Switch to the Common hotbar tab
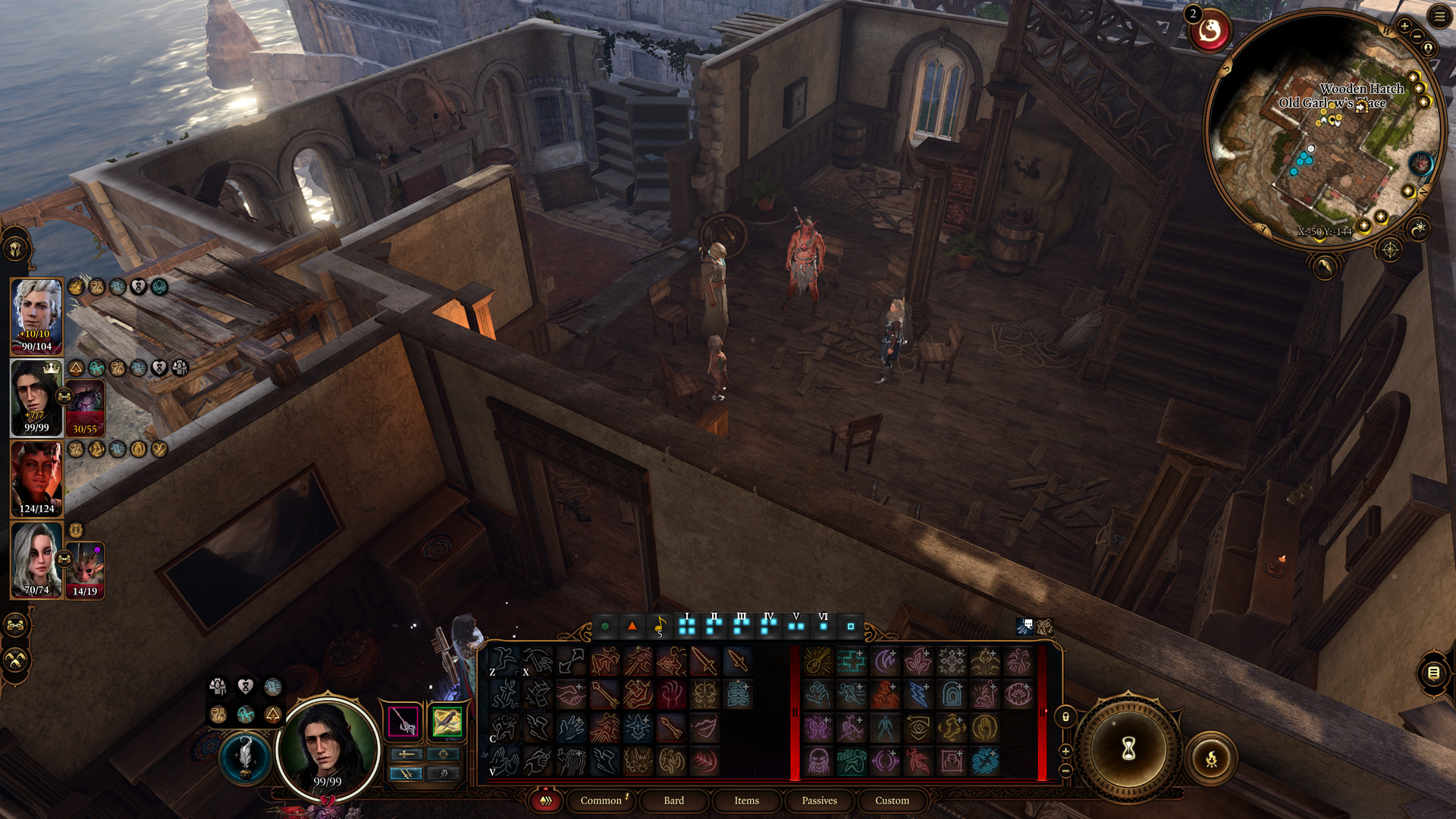 (x=601, y=800)
